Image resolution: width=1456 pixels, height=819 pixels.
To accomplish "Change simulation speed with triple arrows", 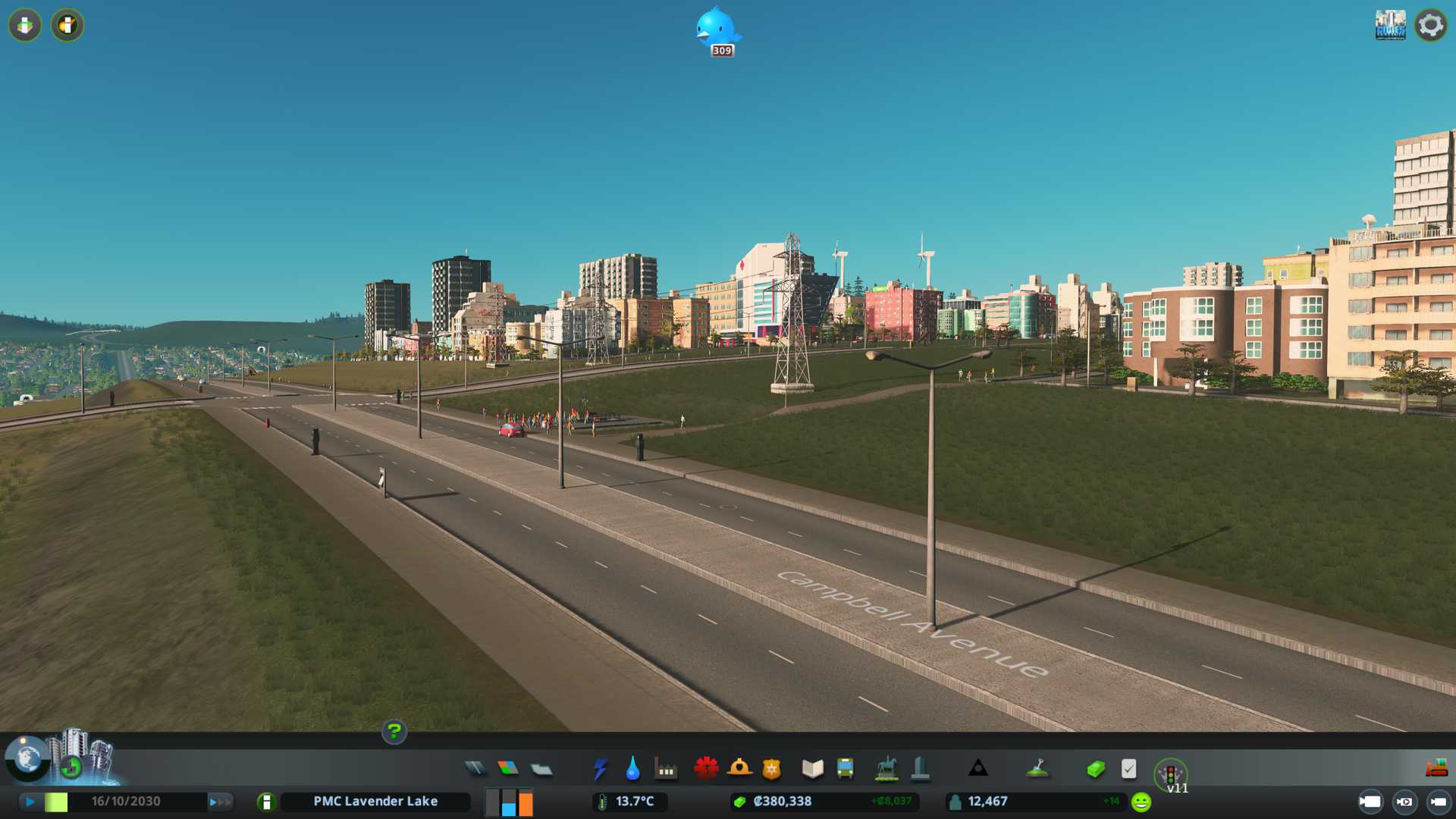I will tap(220, 802).
